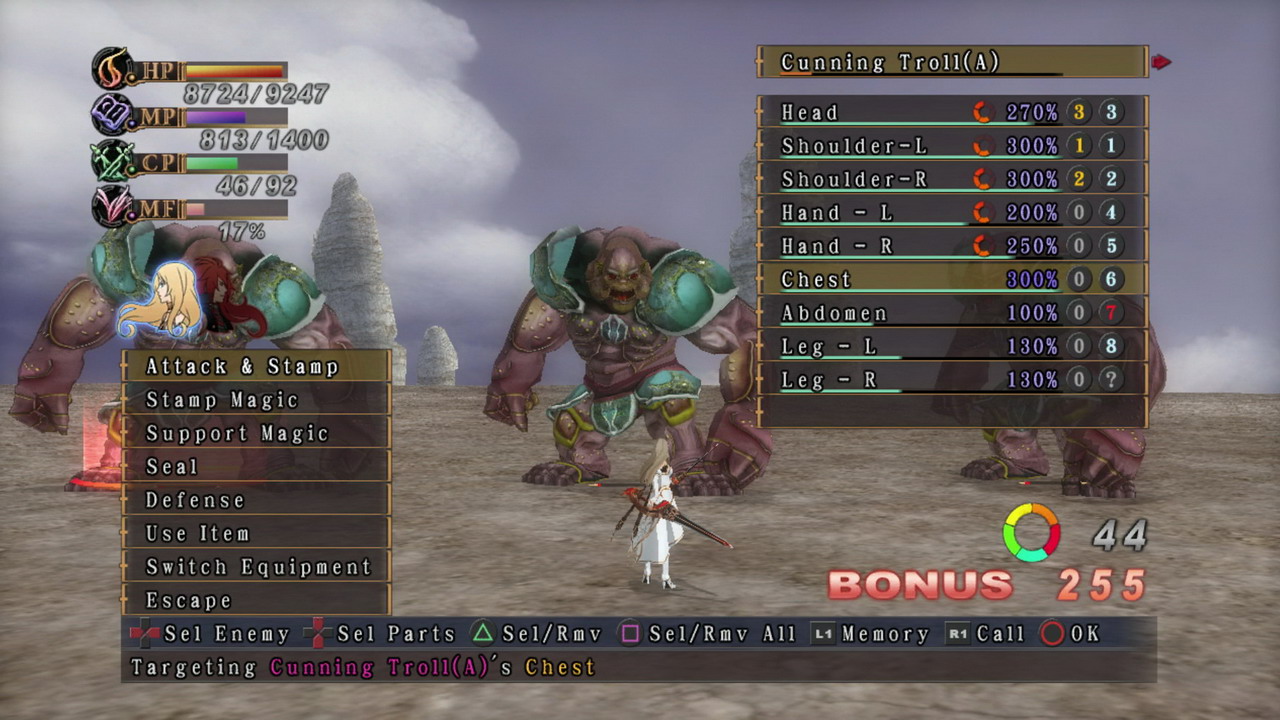1280x720 pixels.
Task: Select the Hand - R target row
Action: pos(951,246)
